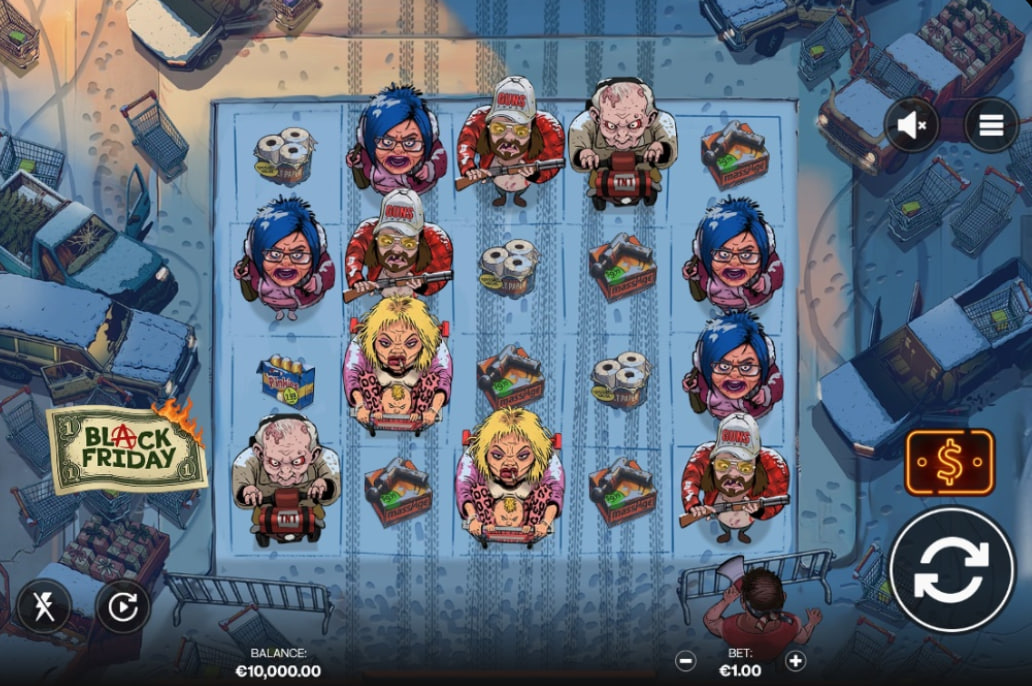1032x686 pixels.
Task: Spin the reels with the round button
Action: coord(951,570)
